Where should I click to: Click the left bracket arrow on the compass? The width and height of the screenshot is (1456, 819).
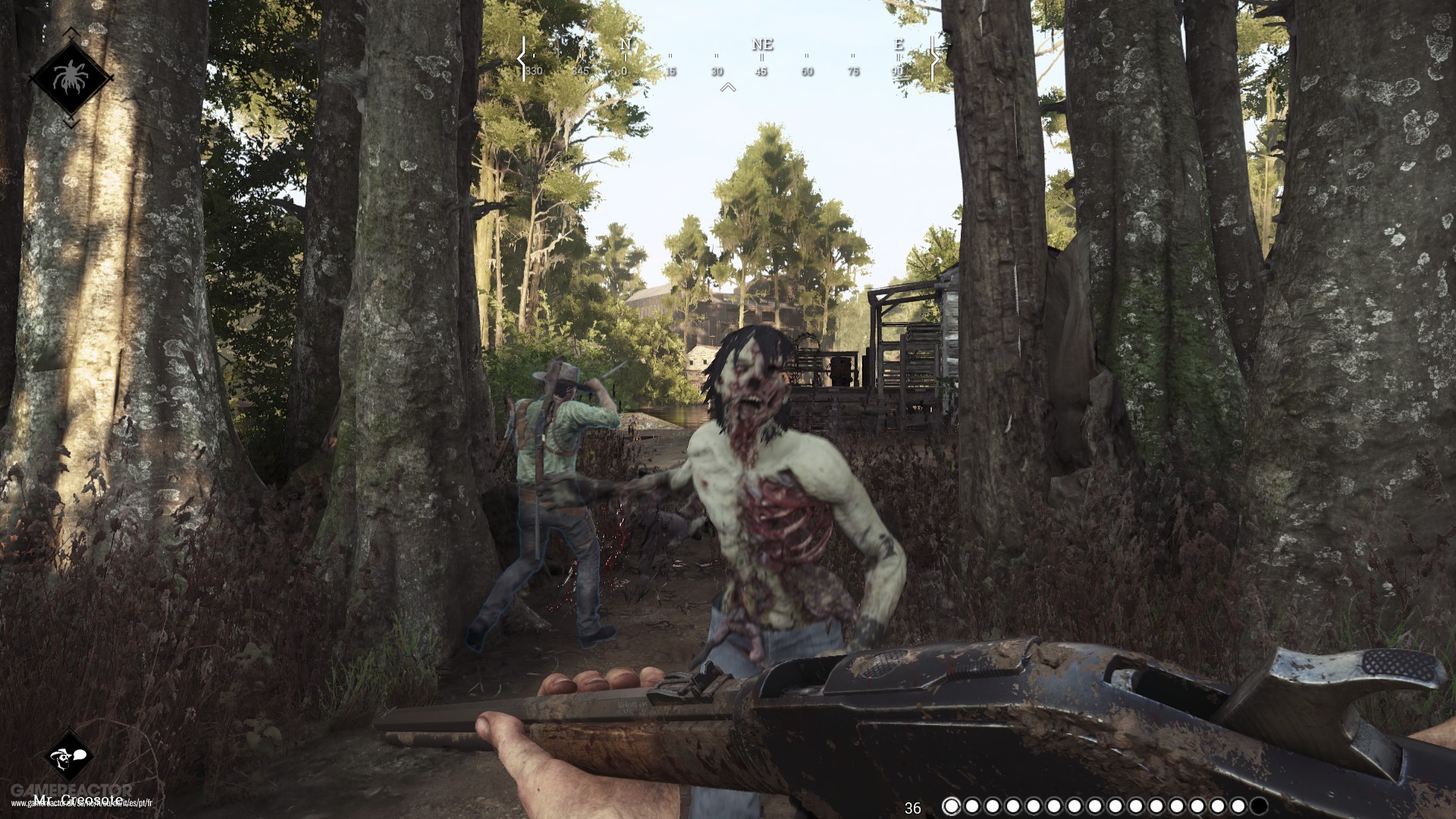click(523, 59)
